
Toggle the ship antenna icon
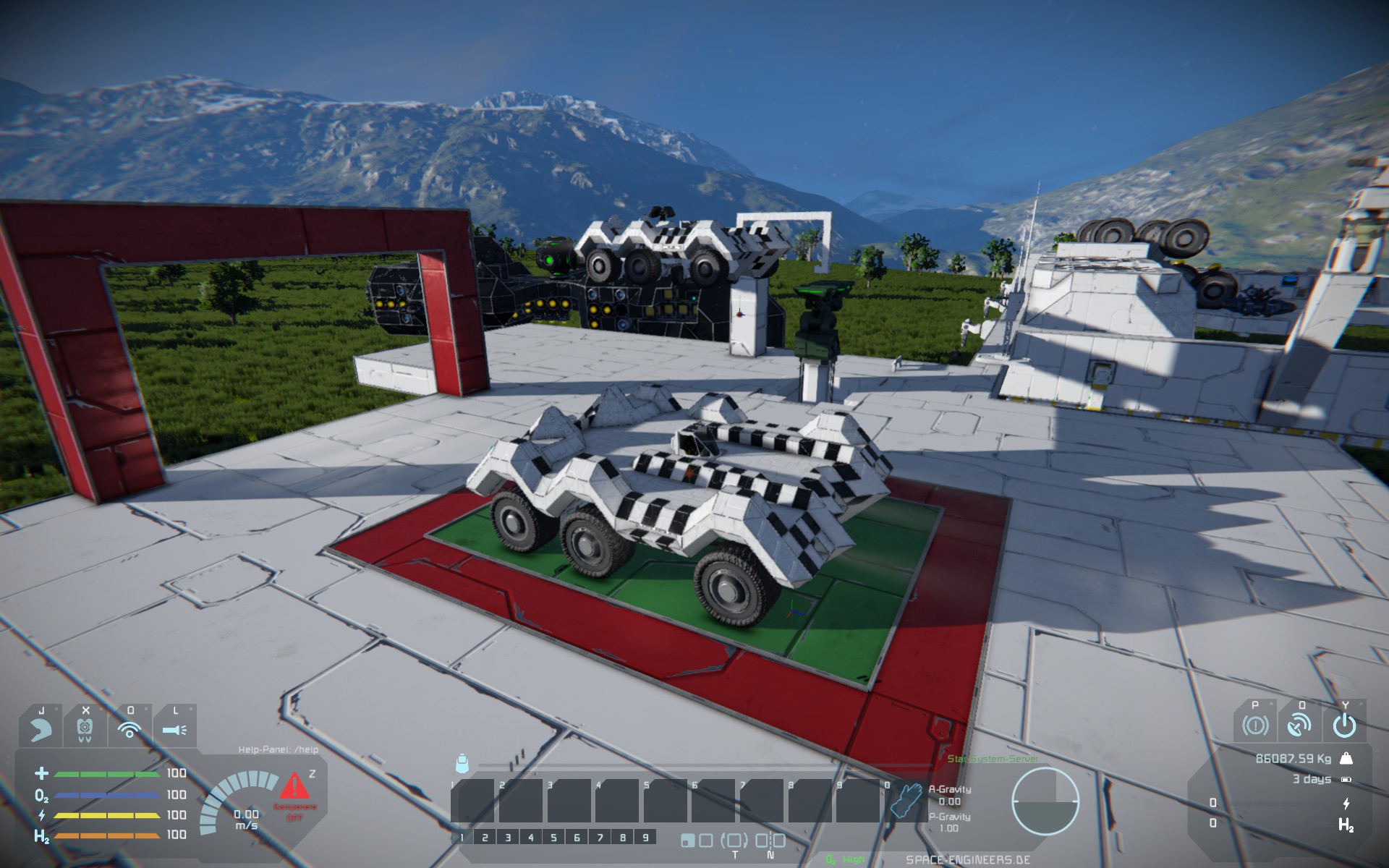[x=1300, y=725]
